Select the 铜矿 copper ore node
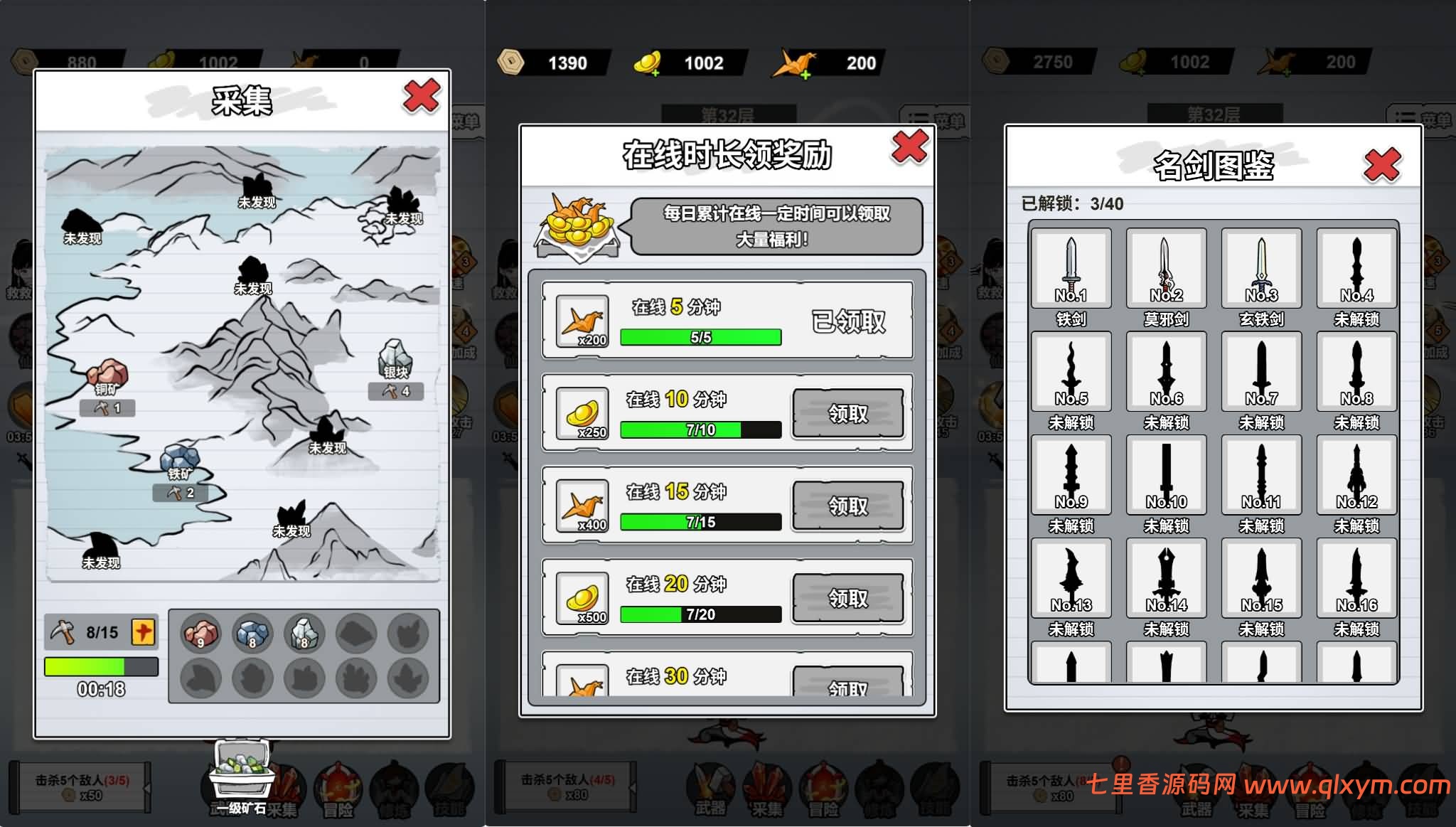This screenshot has height=827, width=1456. (107, 375)
